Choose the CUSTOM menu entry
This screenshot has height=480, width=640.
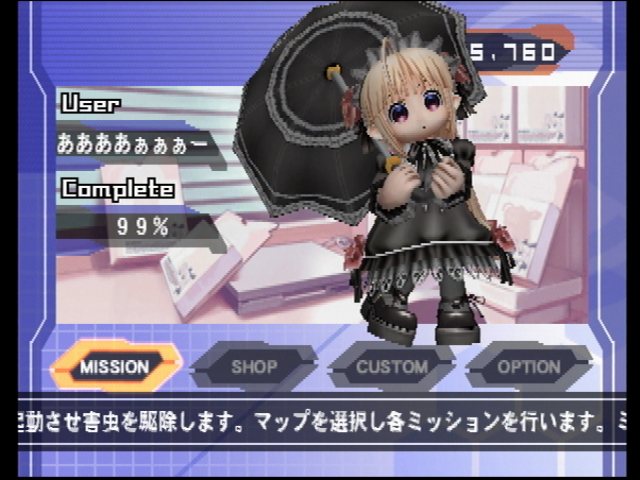392,366
